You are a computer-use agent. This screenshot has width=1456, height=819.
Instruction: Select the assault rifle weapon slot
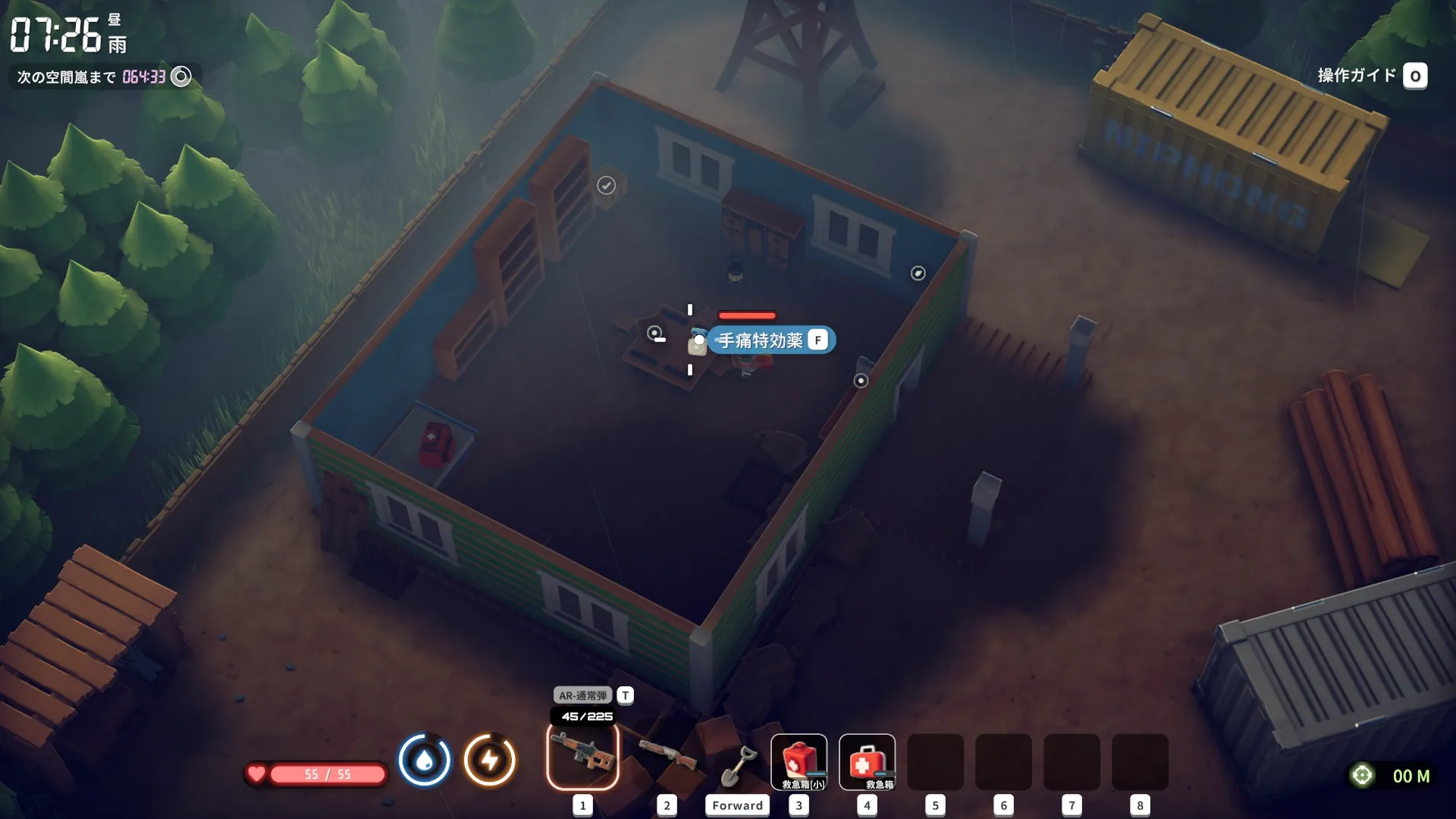[582, 756]
